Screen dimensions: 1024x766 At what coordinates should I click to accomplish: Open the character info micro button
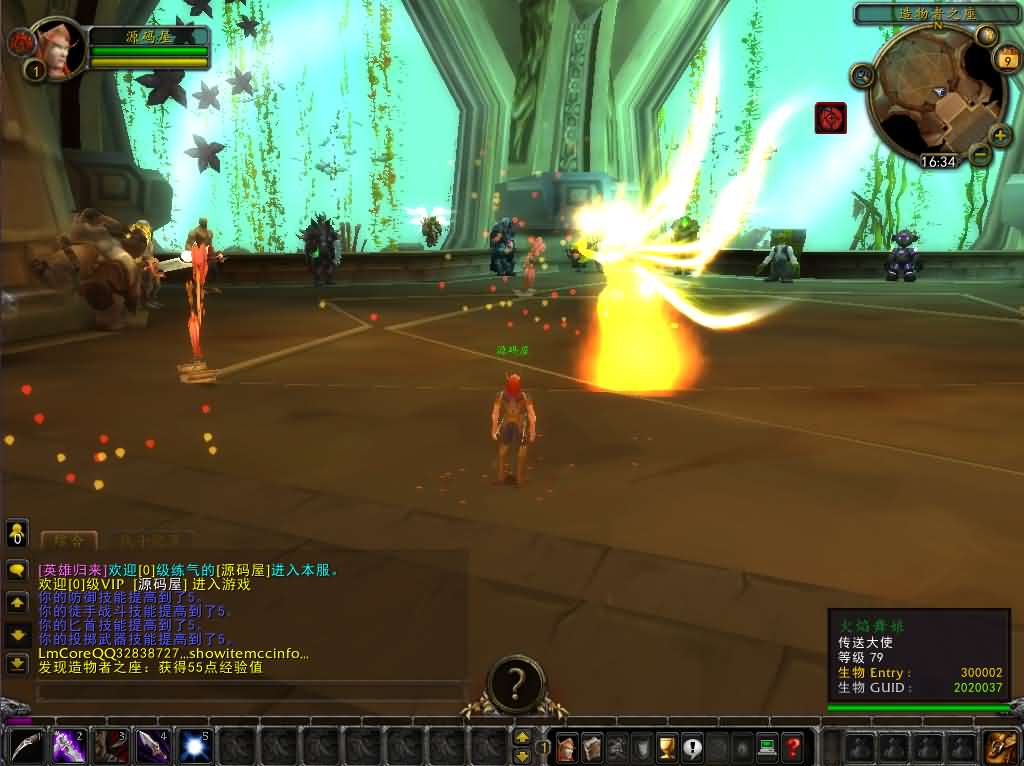pyautogui.click(x=567, y=747)
